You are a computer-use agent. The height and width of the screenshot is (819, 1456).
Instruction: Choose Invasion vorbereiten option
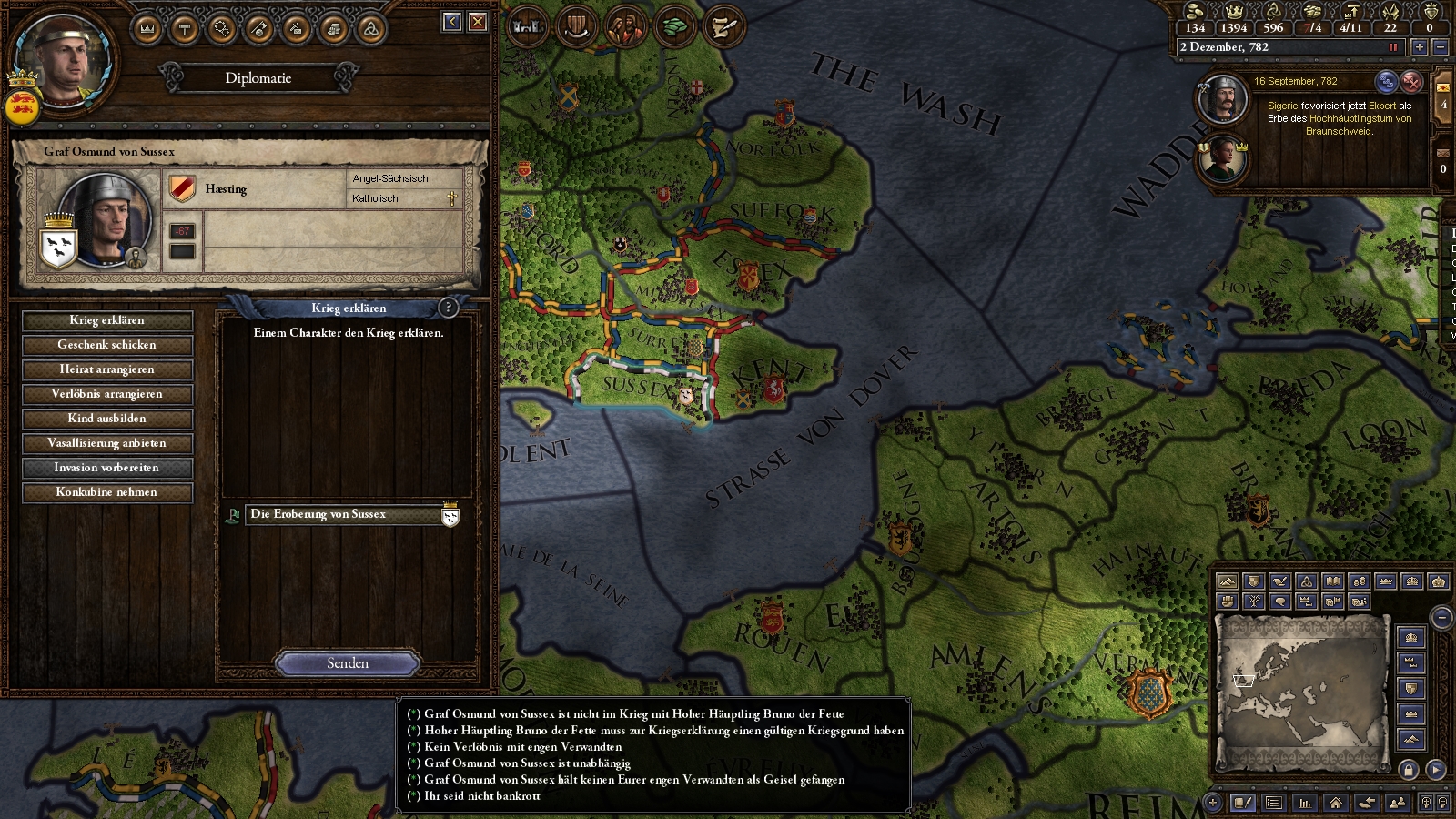[107, 468]
